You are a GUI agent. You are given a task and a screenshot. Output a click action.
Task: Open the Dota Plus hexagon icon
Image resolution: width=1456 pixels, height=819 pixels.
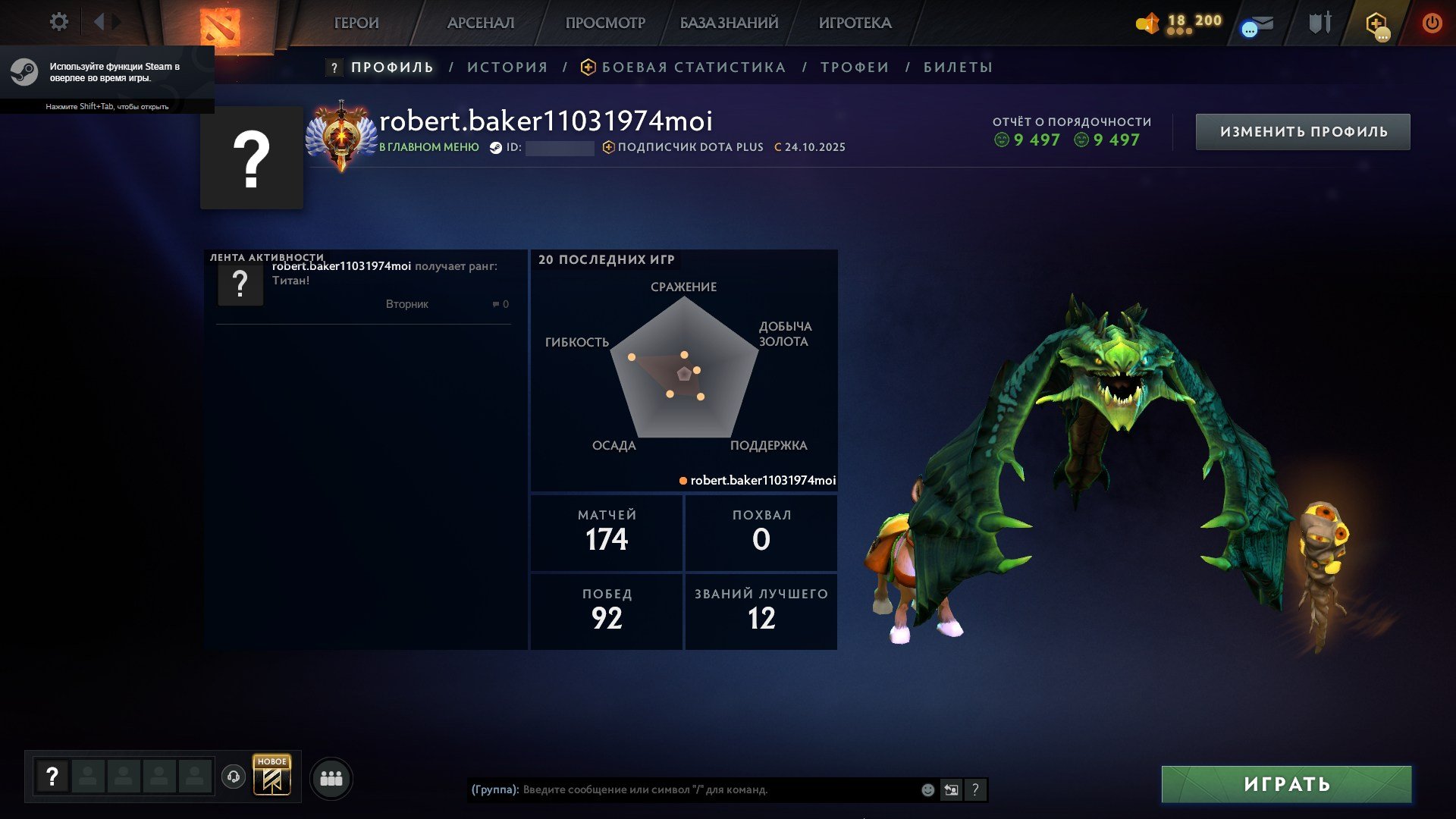(1376, 24)
